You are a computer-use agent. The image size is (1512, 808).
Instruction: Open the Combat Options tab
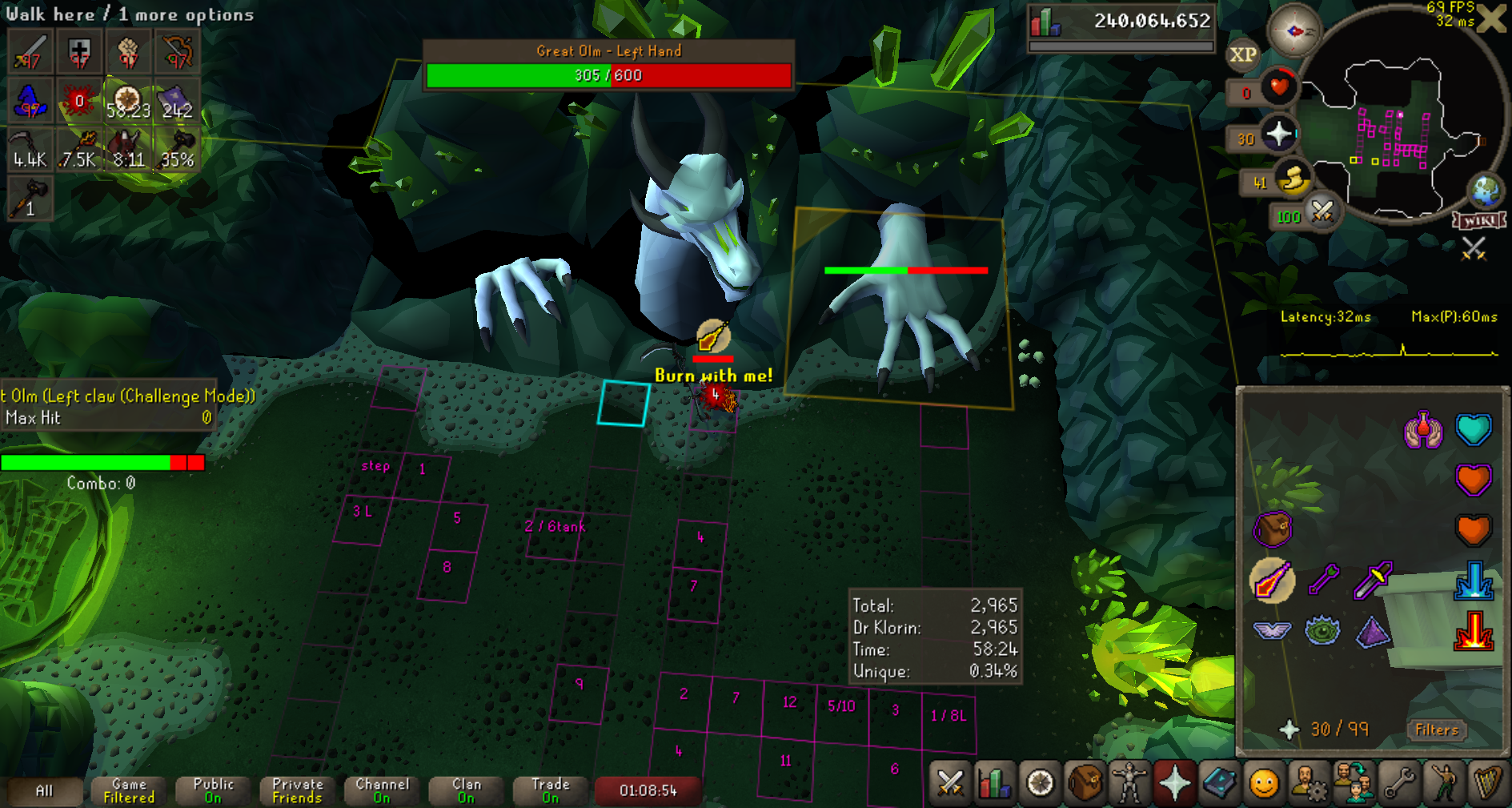tap(950, 782)
